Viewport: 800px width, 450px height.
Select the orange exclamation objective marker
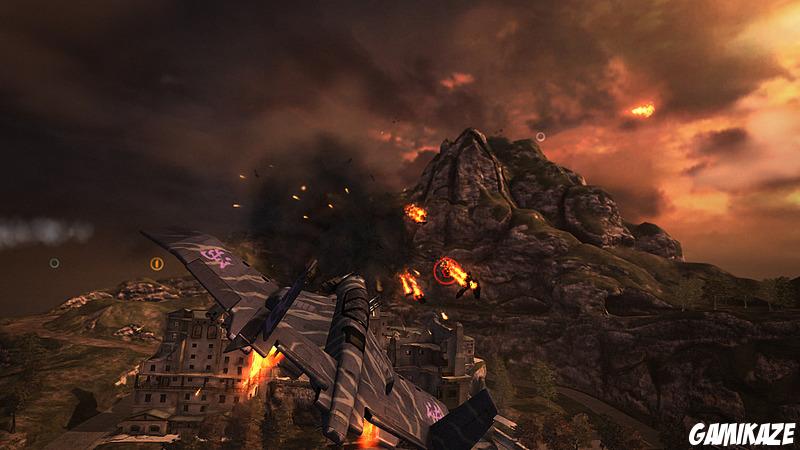coord(157,264)
